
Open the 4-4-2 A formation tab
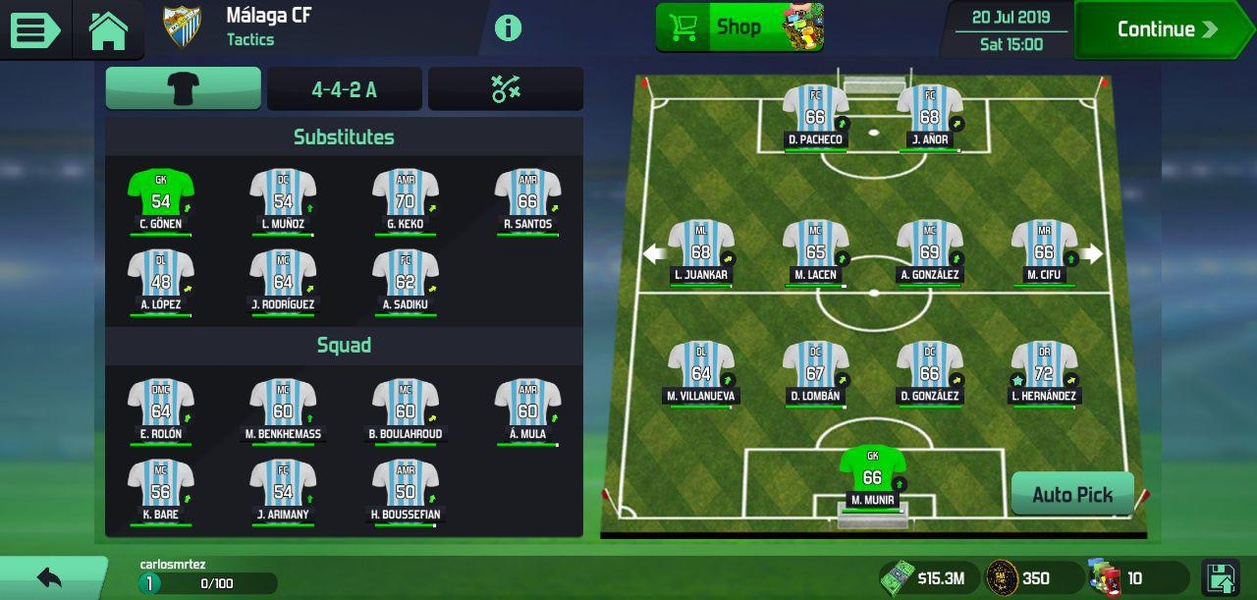(x=344, y=90)
